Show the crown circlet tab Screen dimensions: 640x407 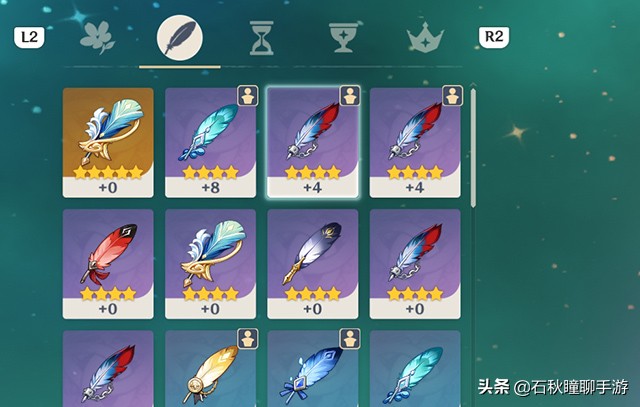pyautogui.click(x=425, y=38)
